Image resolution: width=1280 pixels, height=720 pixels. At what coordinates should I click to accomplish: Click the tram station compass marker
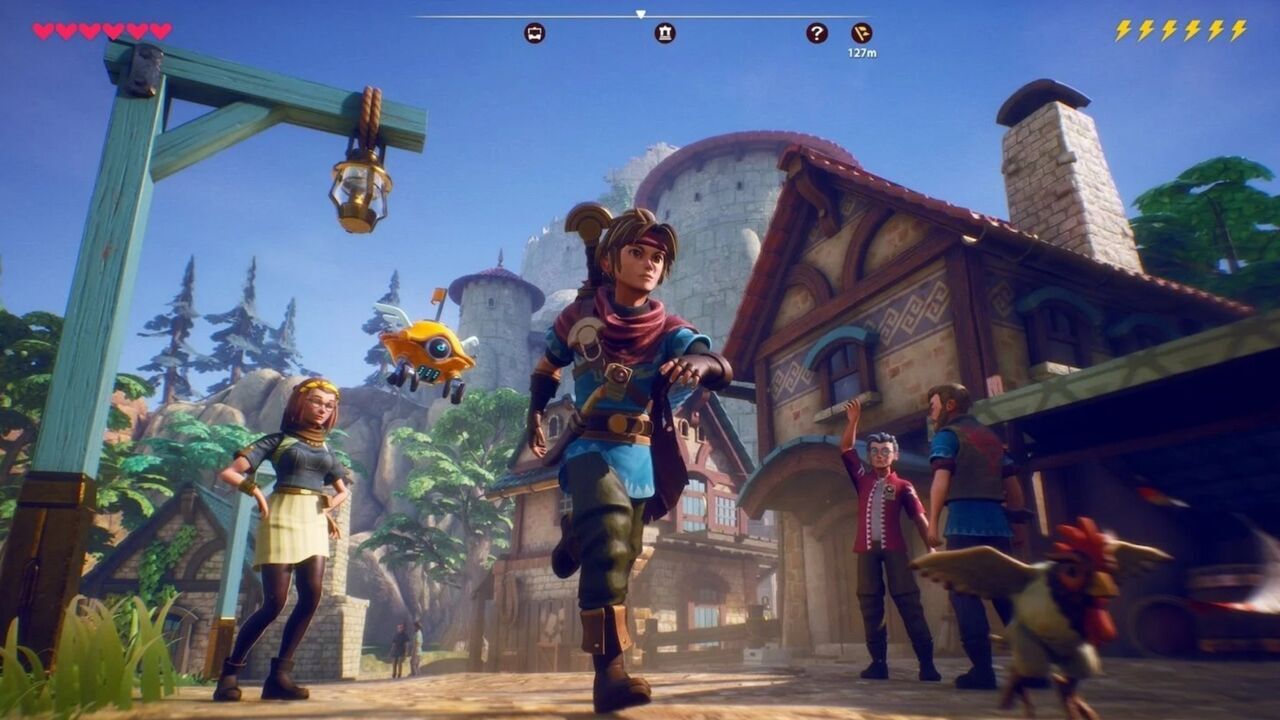(x=535, y=33)
